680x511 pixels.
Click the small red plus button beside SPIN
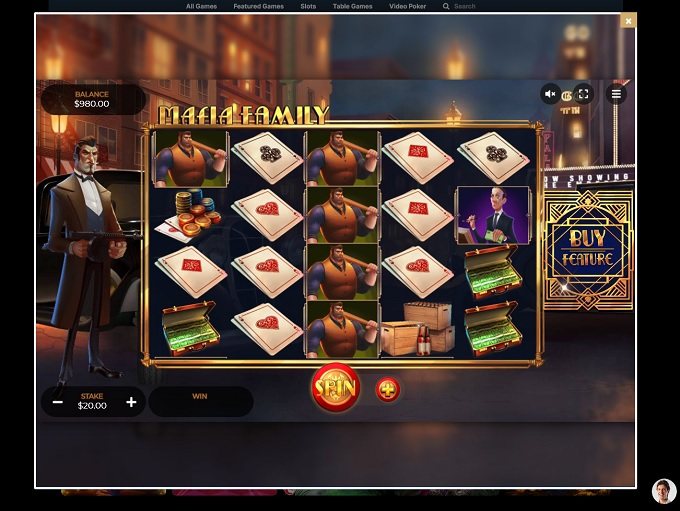coord(388,389)
